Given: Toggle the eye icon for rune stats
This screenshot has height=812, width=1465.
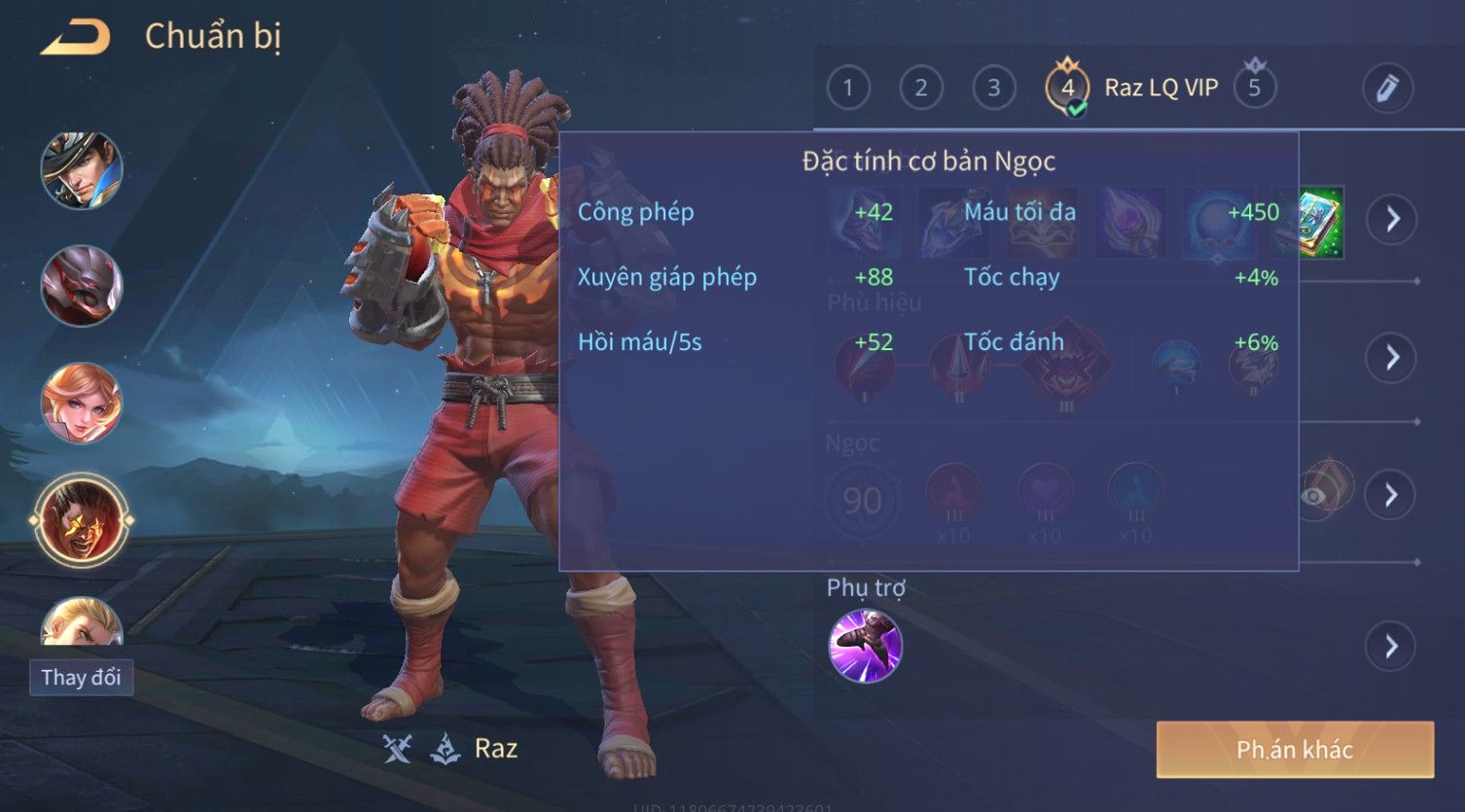Looking at the screenshot, I should (x=1315, y=495).
